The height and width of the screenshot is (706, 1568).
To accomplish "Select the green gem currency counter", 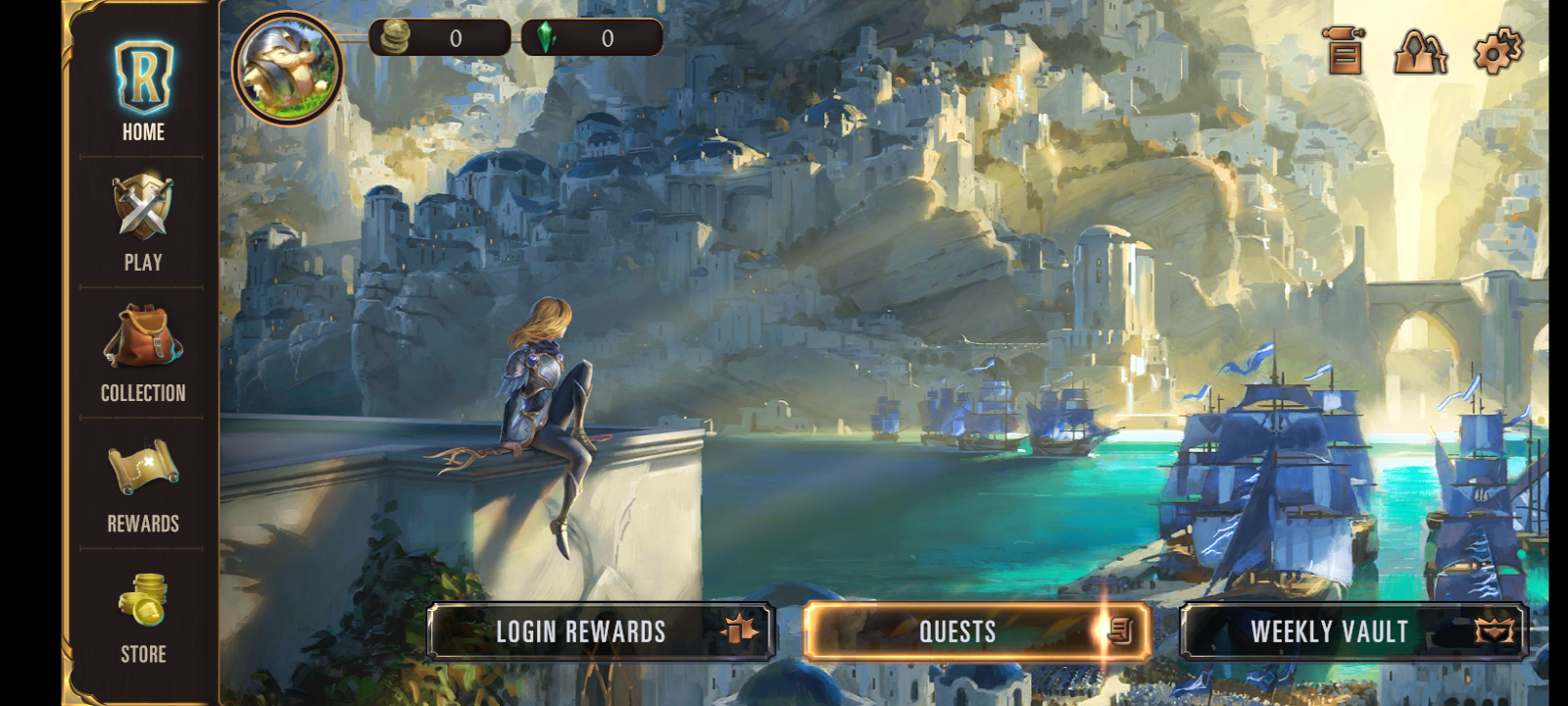I will [x=592, y=38].
